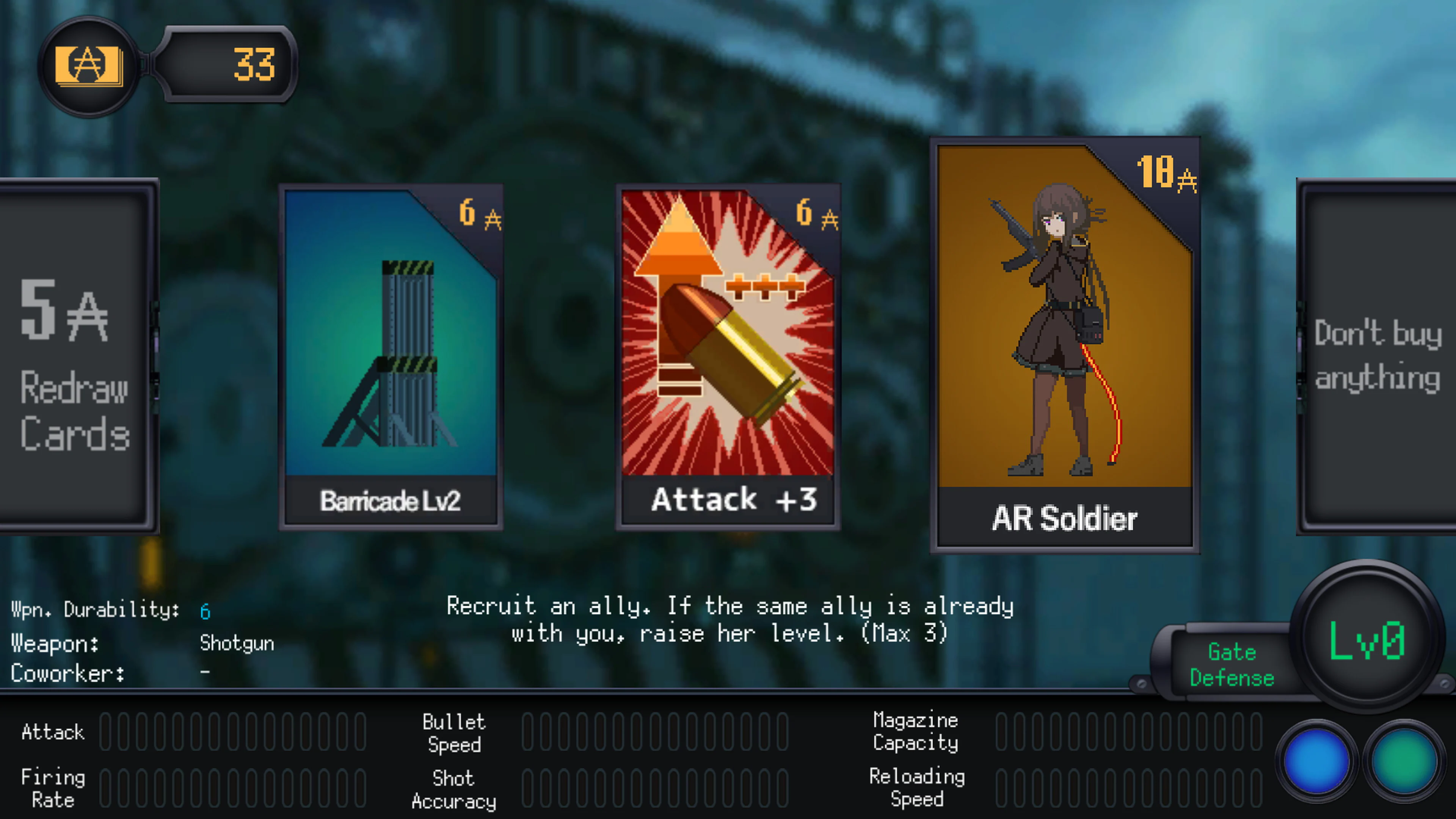Image resolution: width=1456 pixels, height=819 pixels.
Task: Click the bullet artwork on Attack +3 card
Action: pyautogui.click(x=729, y=350)
